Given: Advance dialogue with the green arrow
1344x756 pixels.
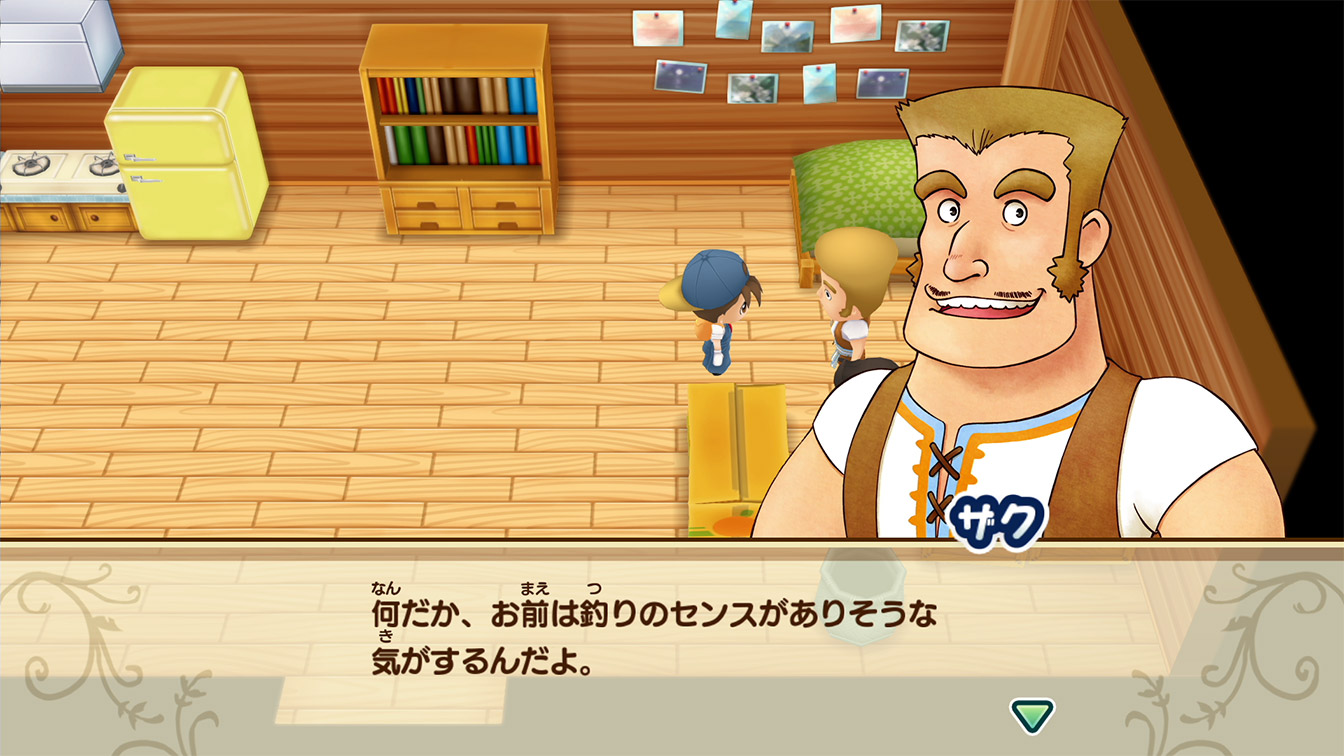Looking at the screenshot, I should point(1032,714).
